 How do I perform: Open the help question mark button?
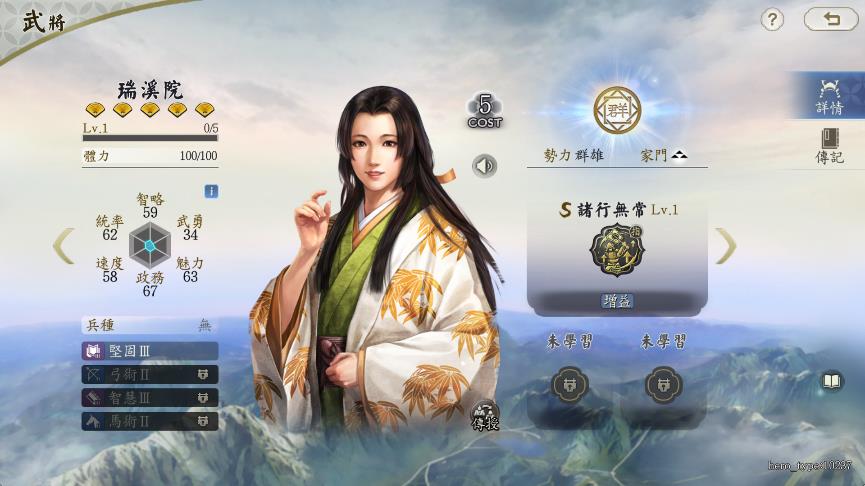coord(772,19)
